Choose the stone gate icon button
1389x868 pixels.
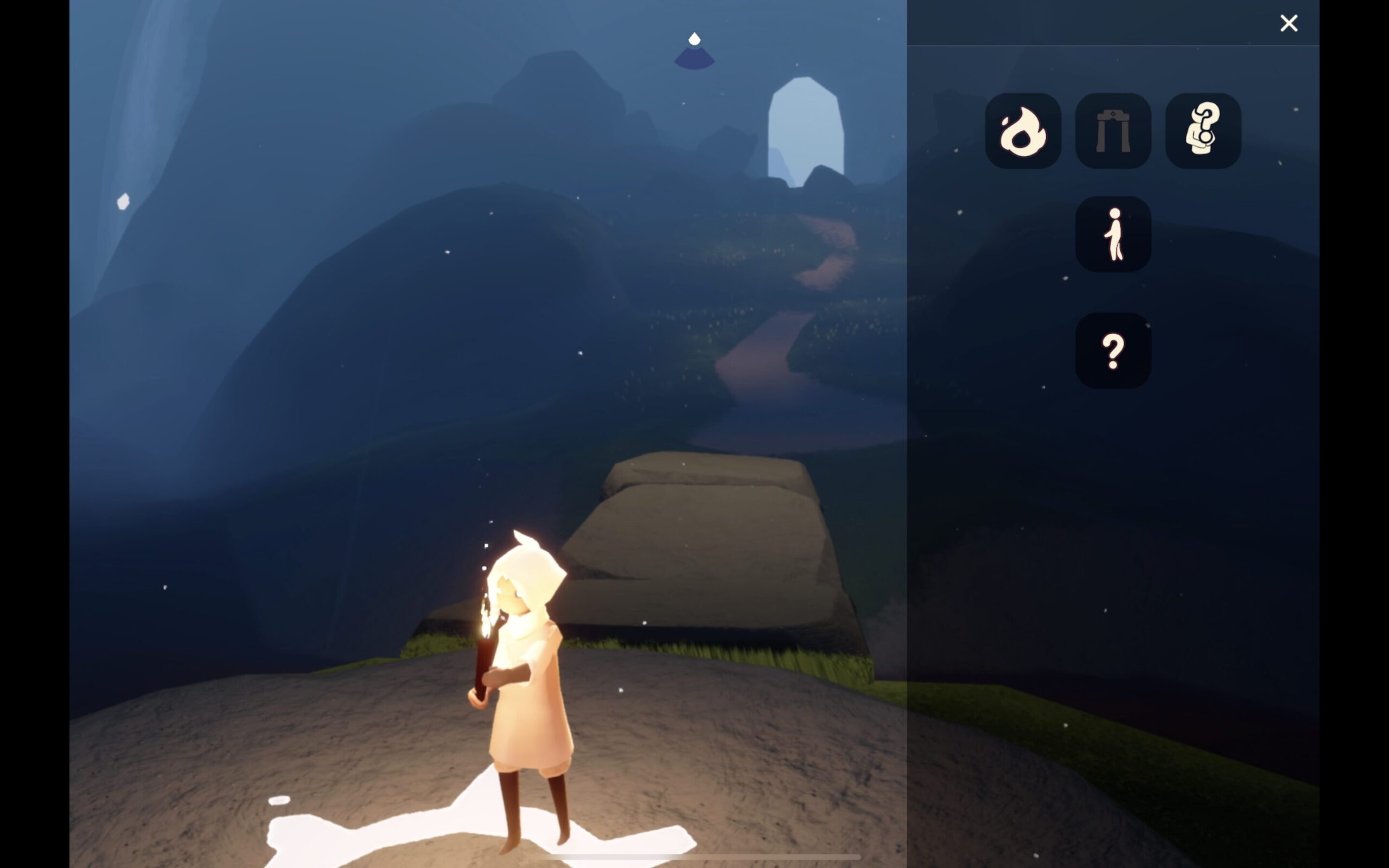pos(1113,131)
